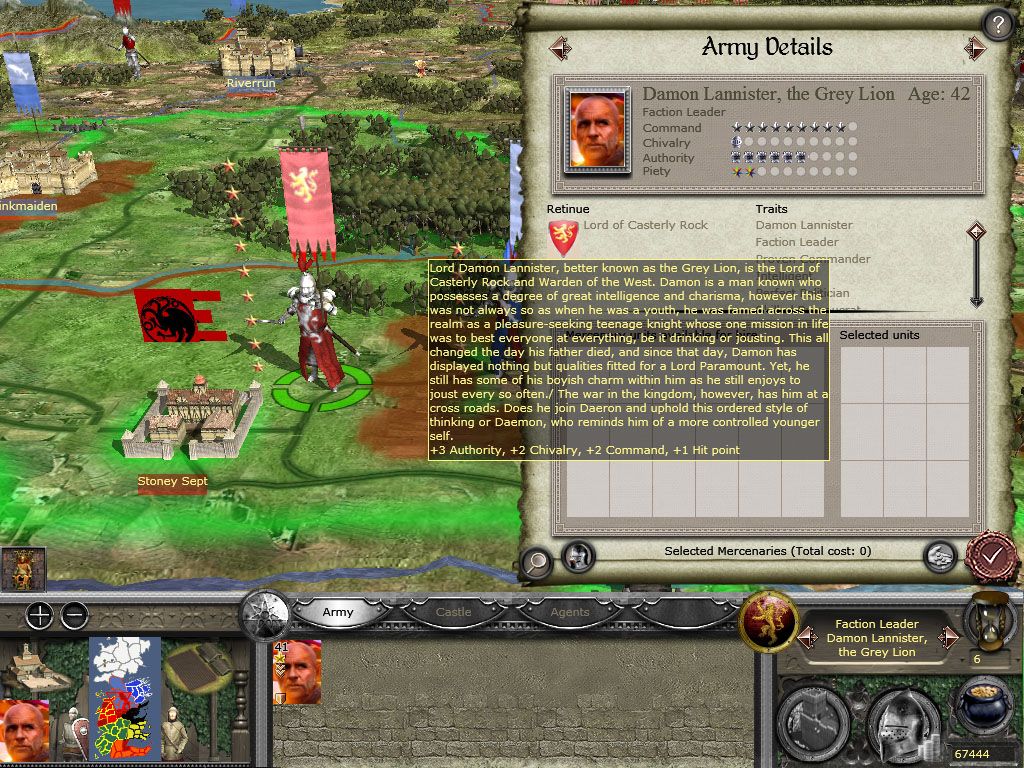Switch to the Castle tab
This screenshot has width=1024, height=768.
pyautogui.click(x=453, y=612)
